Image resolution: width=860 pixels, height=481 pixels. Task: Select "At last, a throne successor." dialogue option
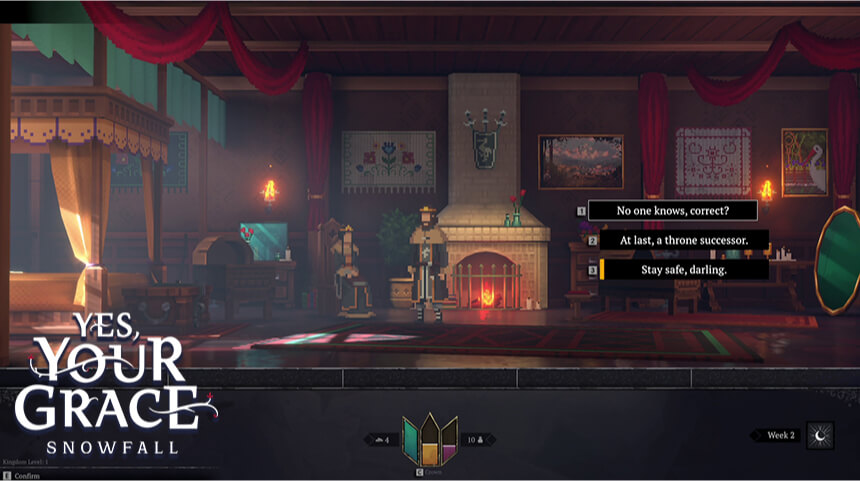(684, 240)
